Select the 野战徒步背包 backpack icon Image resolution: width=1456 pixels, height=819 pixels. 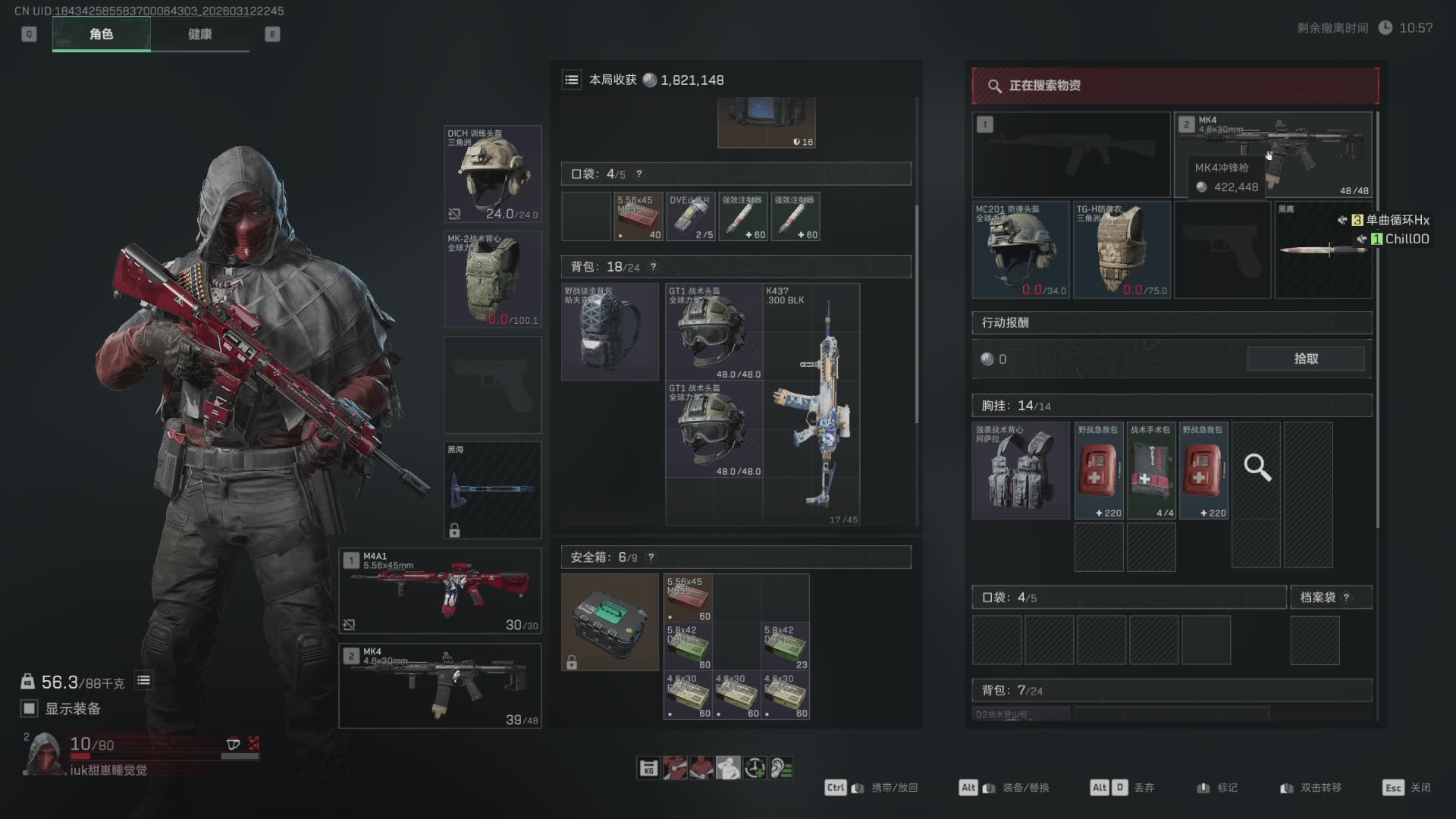(610, 331)
